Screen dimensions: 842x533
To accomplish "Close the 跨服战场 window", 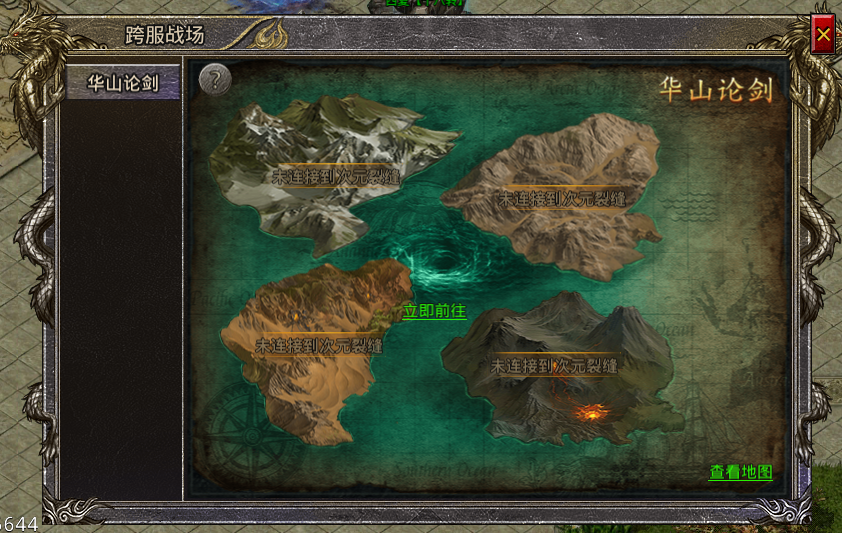I will pyautogui.click(x=823, y=36).
